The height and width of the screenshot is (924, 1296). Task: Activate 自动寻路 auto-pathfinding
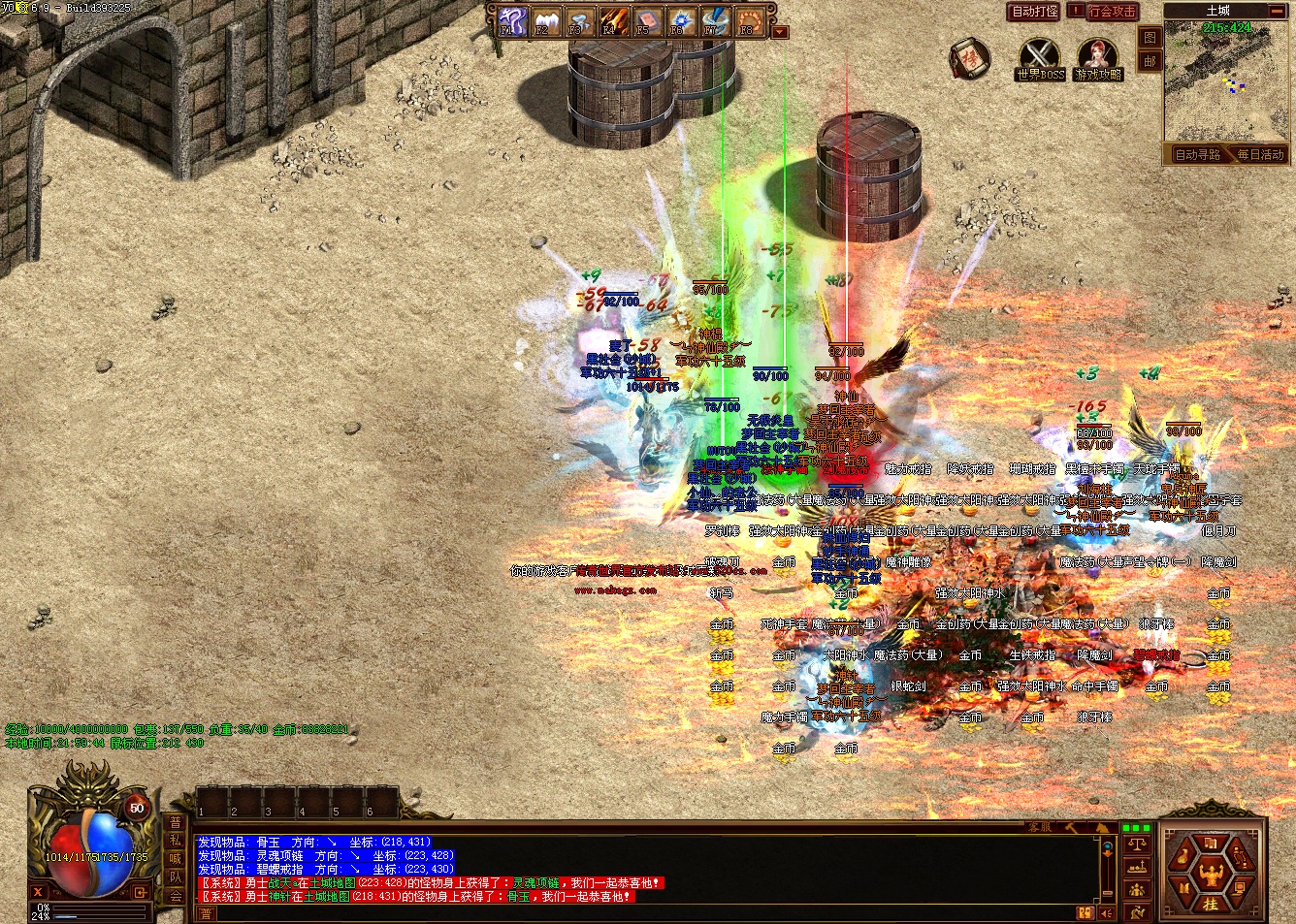coord(1197,154)
